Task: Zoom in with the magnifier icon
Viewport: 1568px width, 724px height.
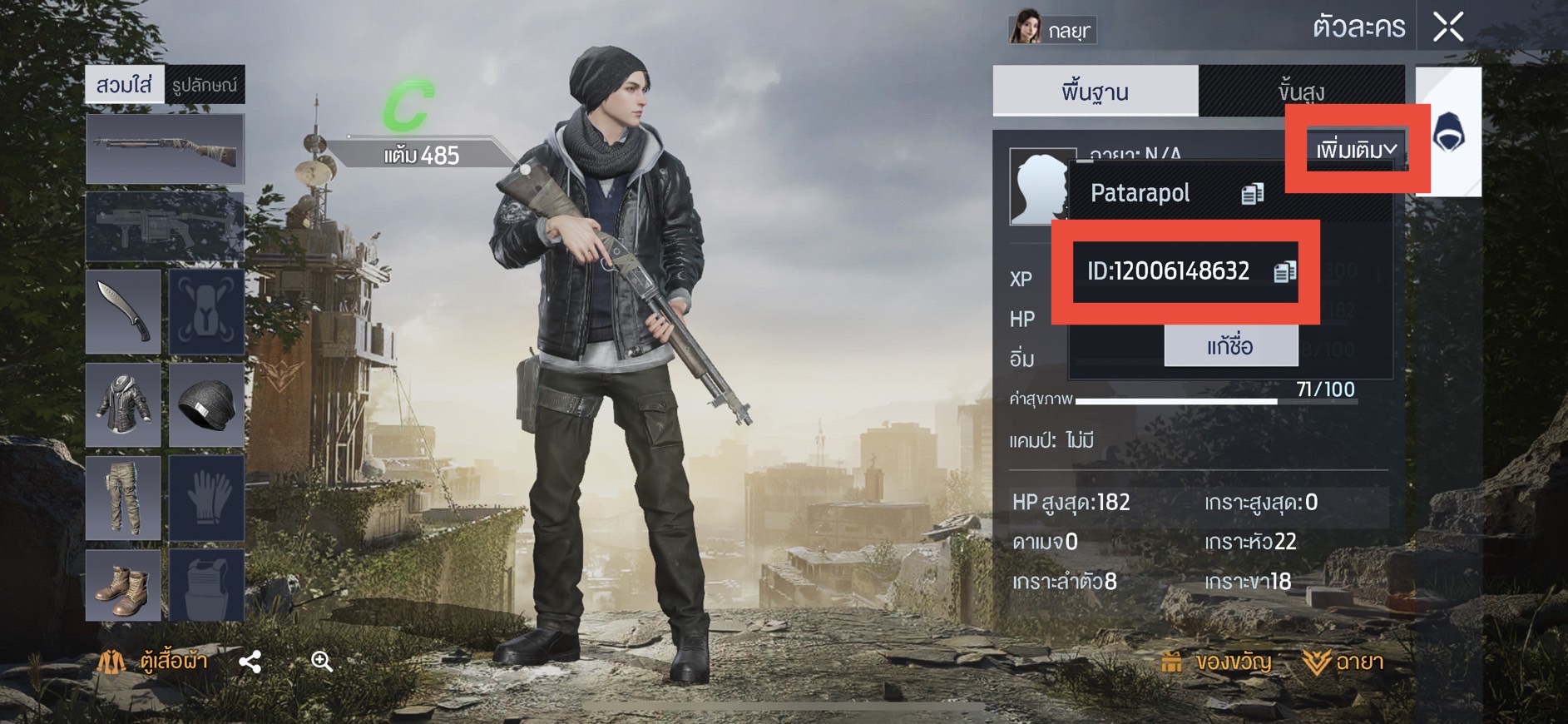Action: point(322,662)
